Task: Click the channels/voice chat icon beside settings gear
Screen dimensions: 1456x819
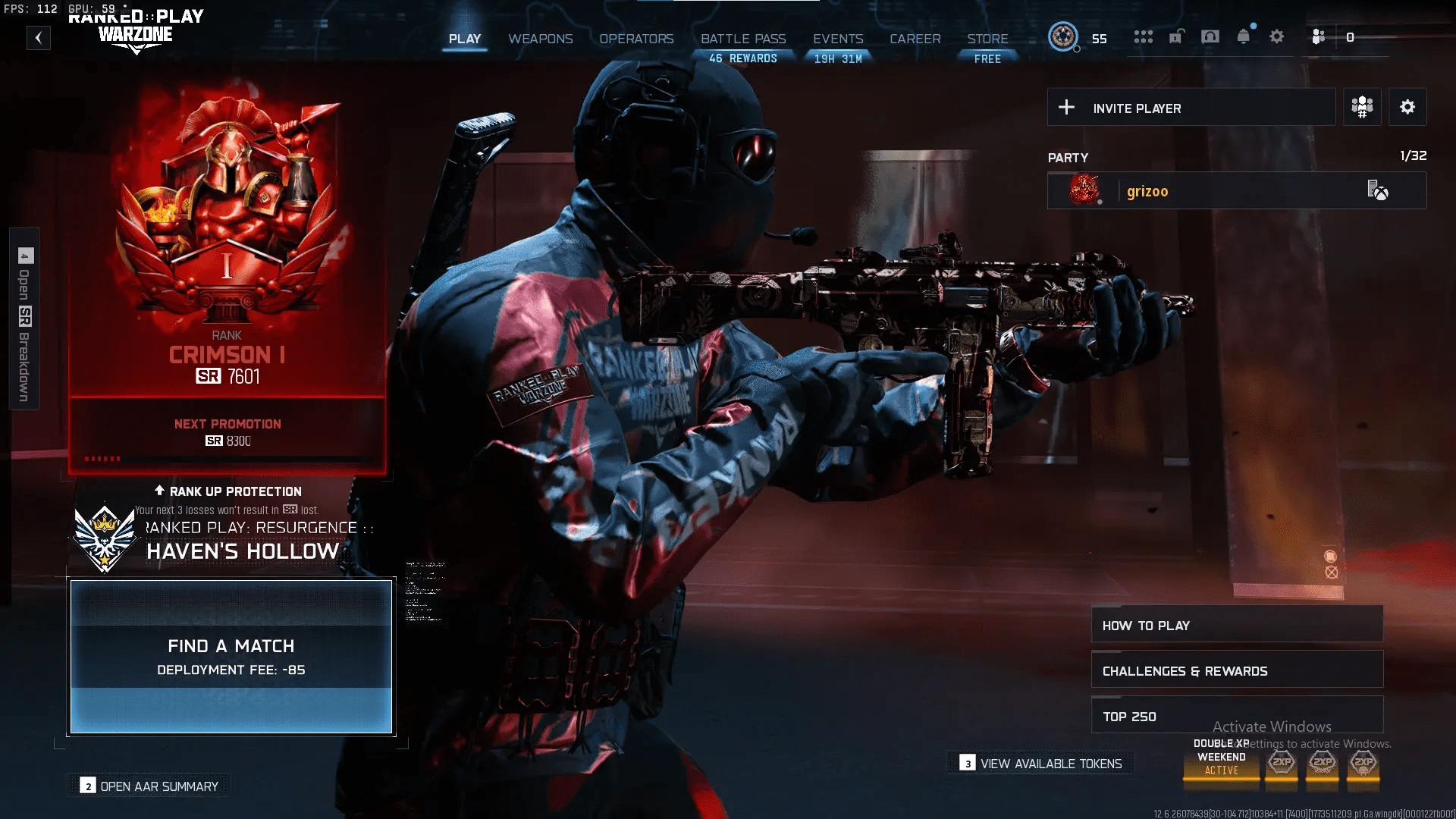Action: coord(1318,36)
